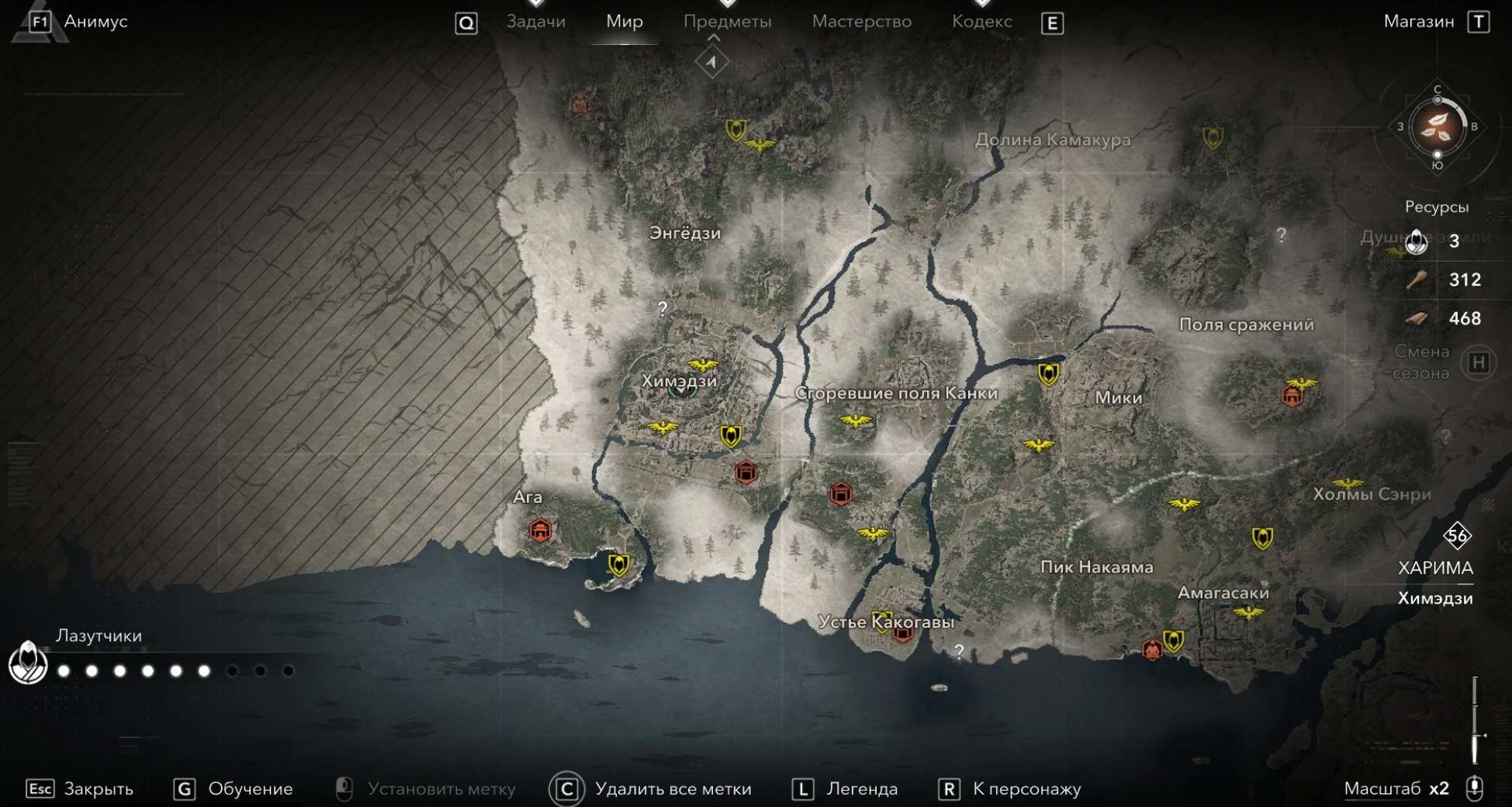Image resolution: width=1512 pixels, height=807 pixels.
Task: Click the Лазутчики scouts icon
Action: (28, 663)
